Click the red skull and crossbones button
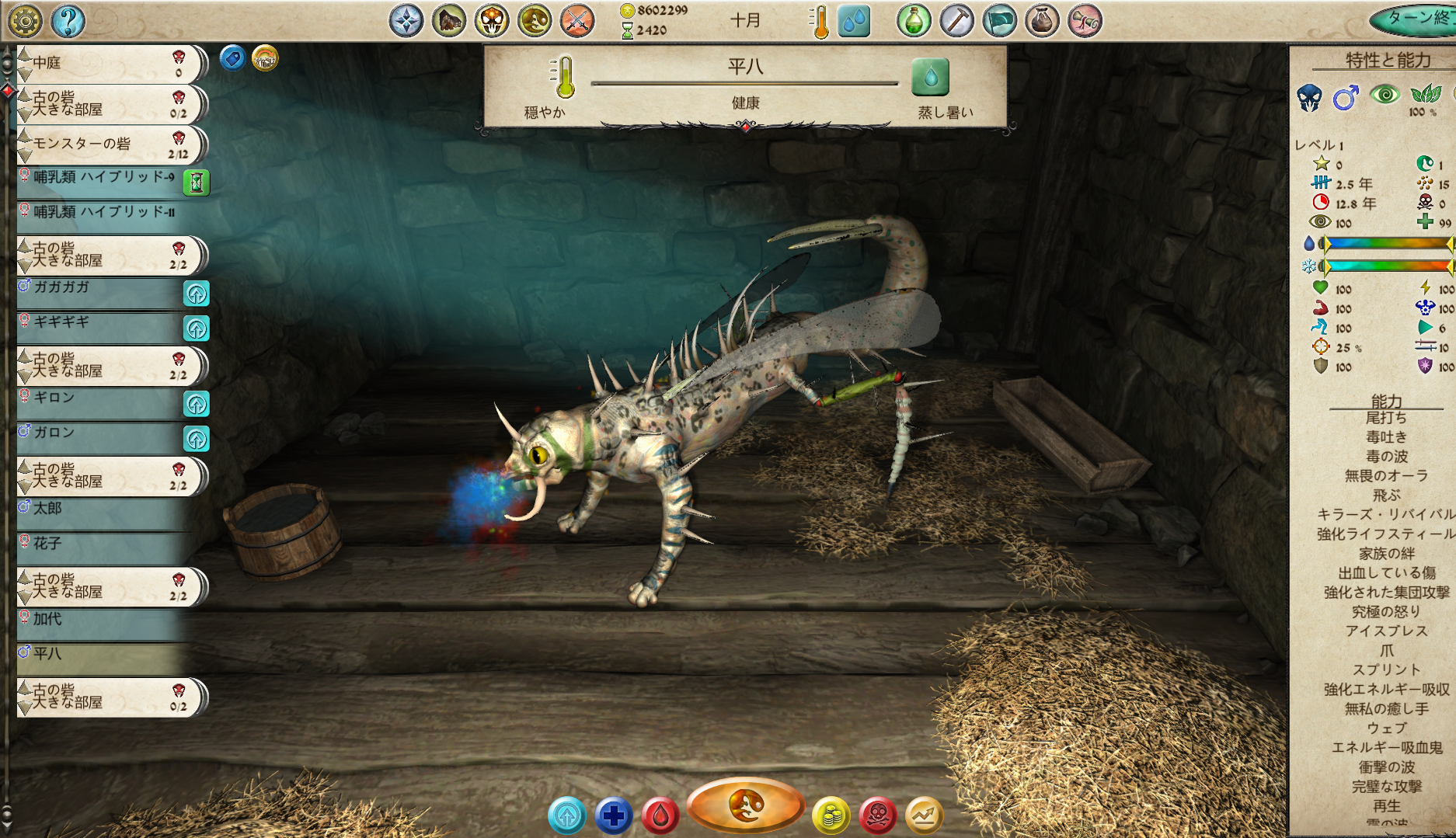Viewport: 1456px width, 838px height. click(877, 815)
